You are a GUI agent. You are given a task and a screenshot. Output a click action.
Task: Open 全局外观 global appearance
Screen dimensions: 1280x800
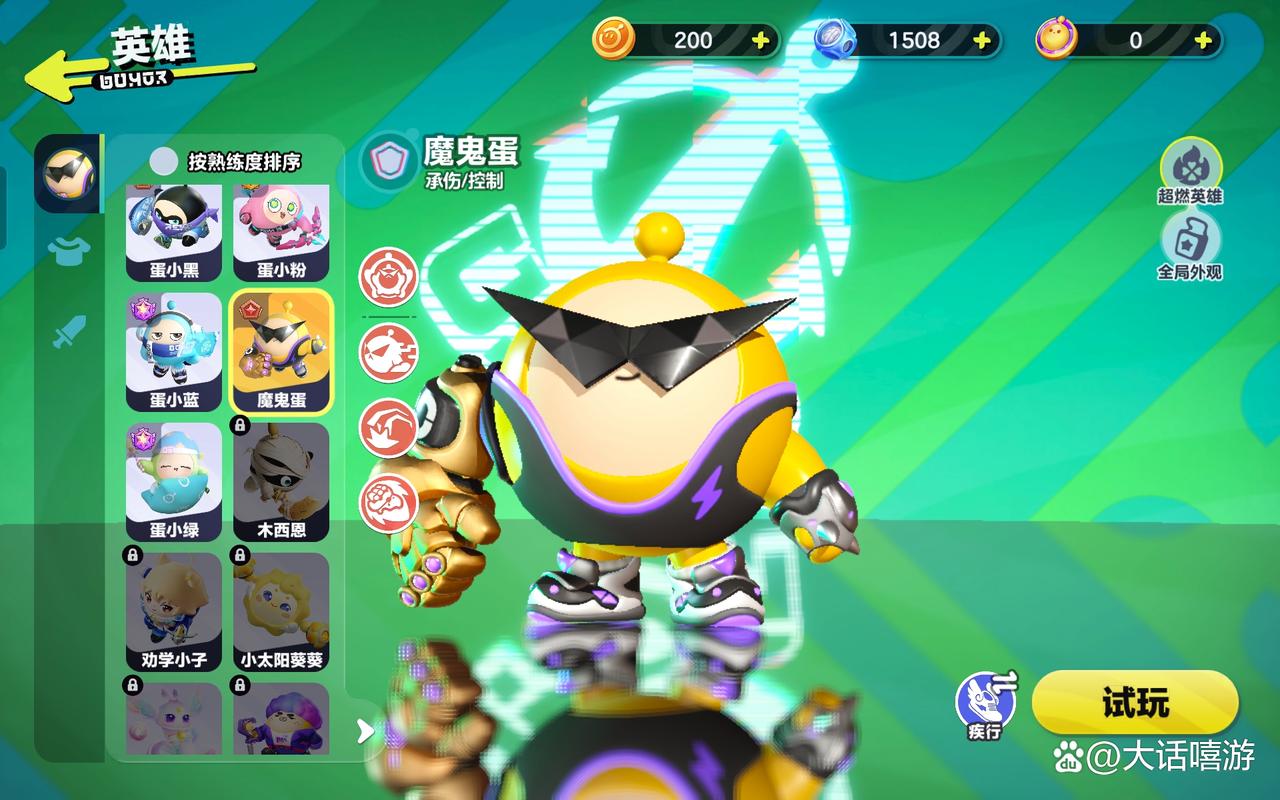(x=1190, y=245)
